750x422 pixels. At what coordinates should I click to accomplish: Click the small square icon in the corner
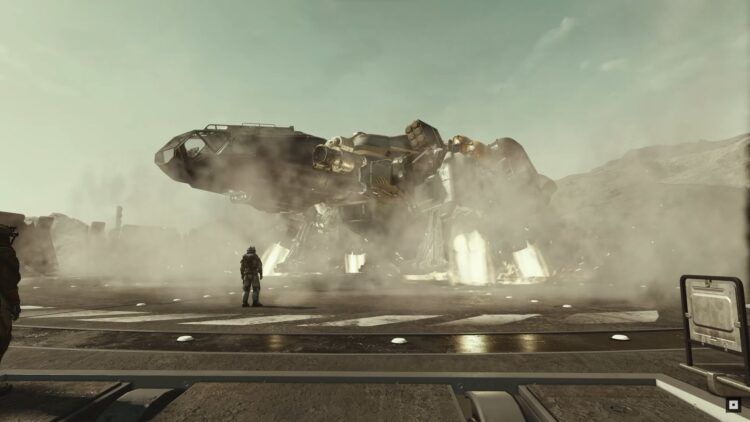point(733,405)
